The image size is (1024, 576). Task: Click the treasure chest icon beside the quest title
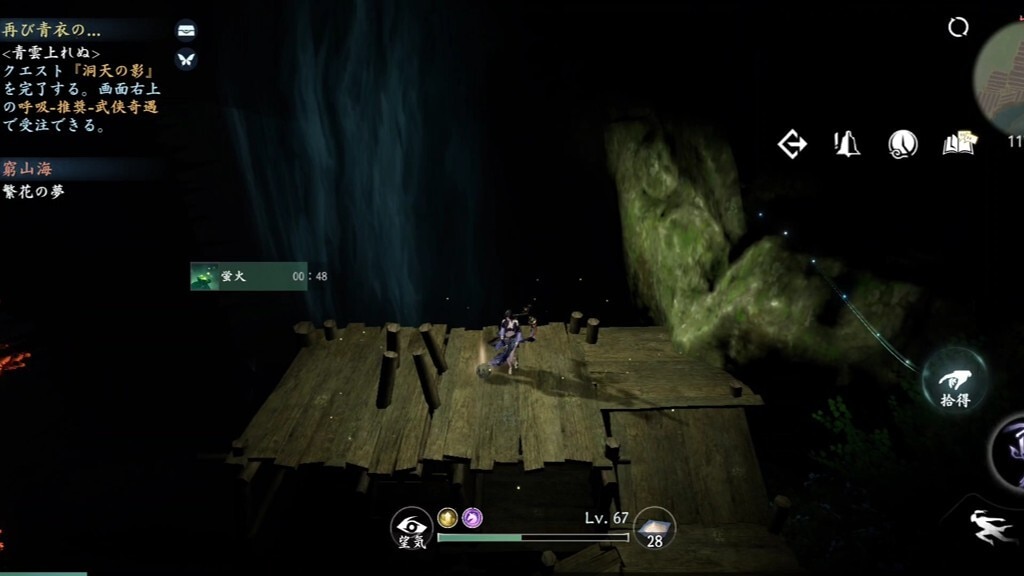tap(186, 30)
